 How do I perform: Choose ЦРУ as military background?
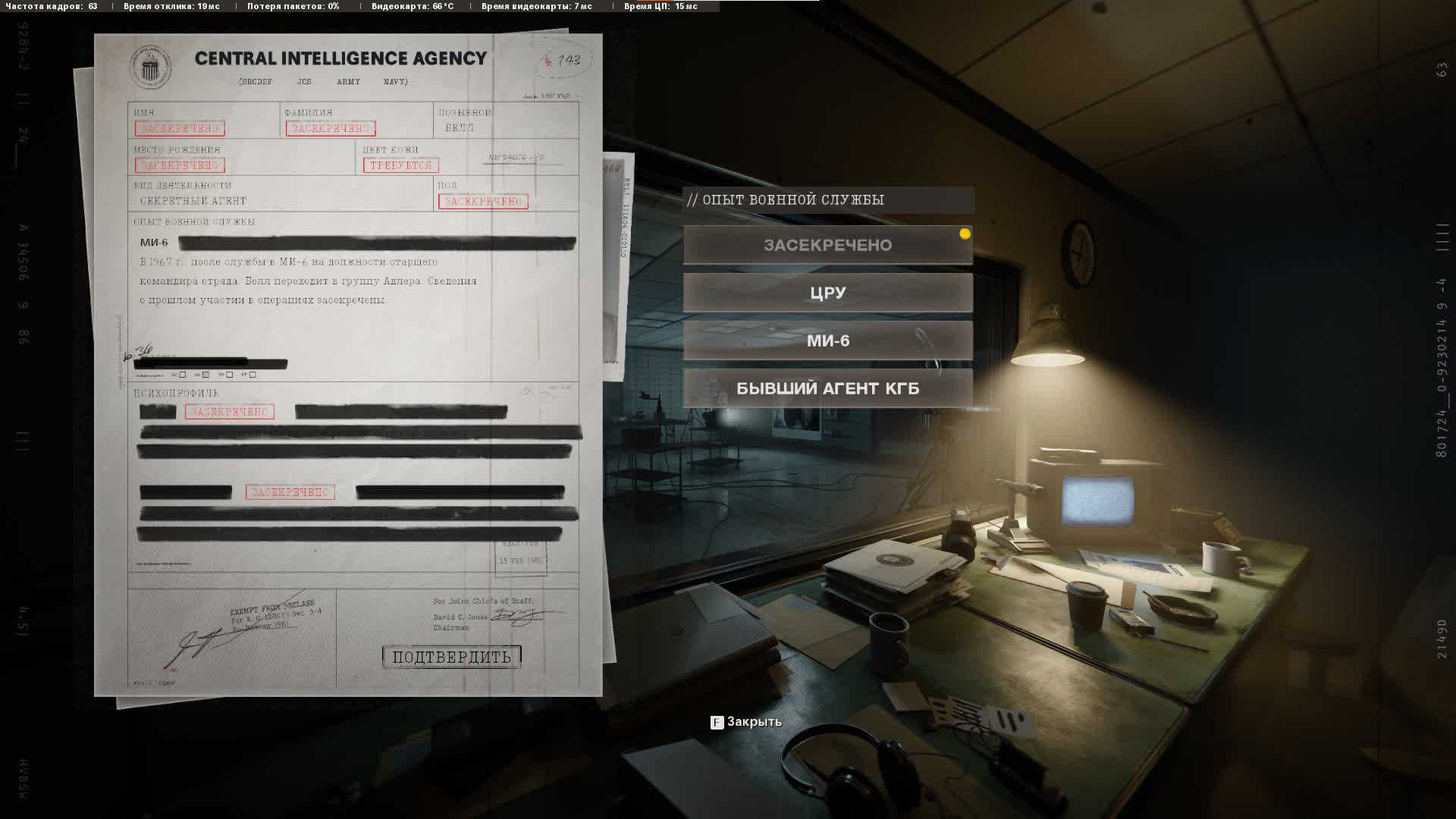pyautogui.click(x=827, y=293)
